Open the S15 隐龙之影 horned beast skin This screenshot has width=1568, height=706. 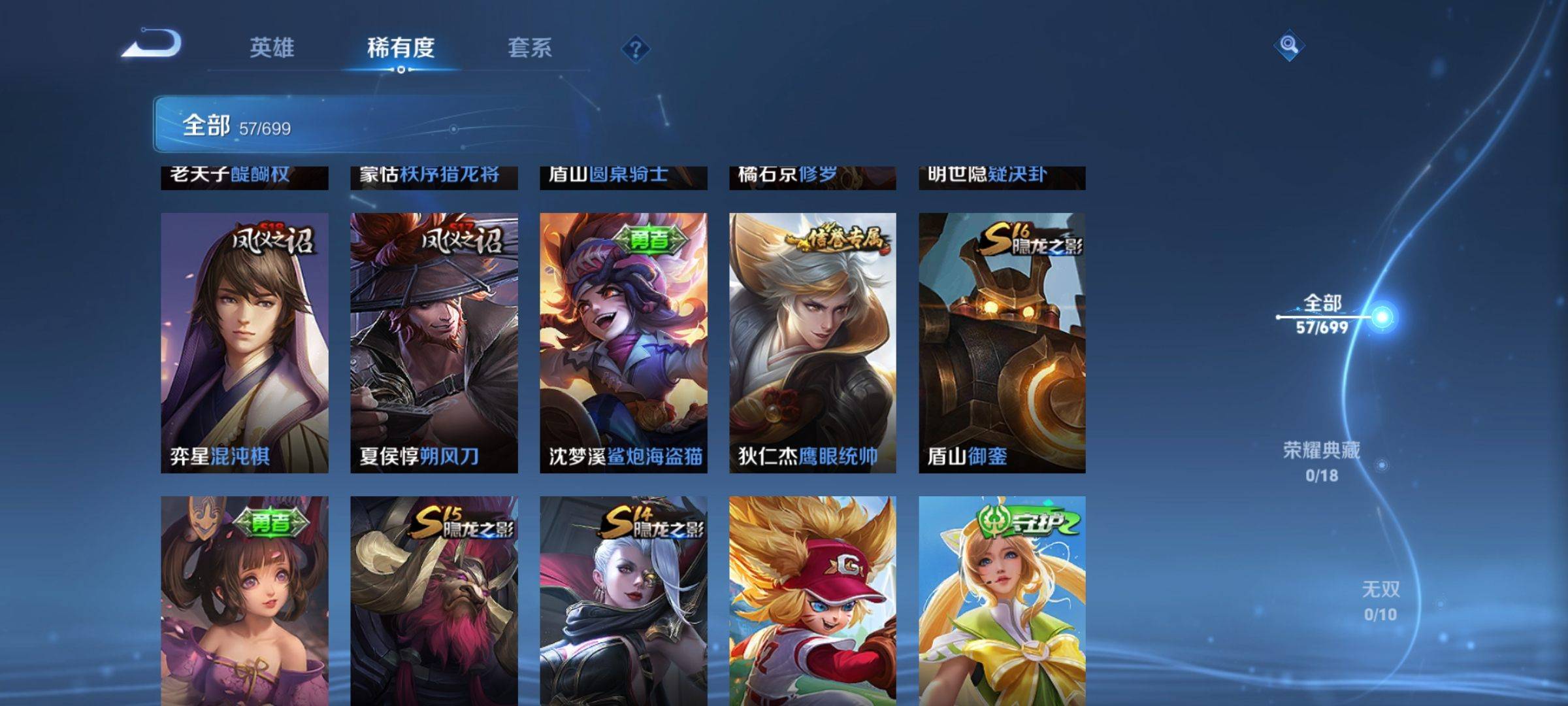(434, 600)
